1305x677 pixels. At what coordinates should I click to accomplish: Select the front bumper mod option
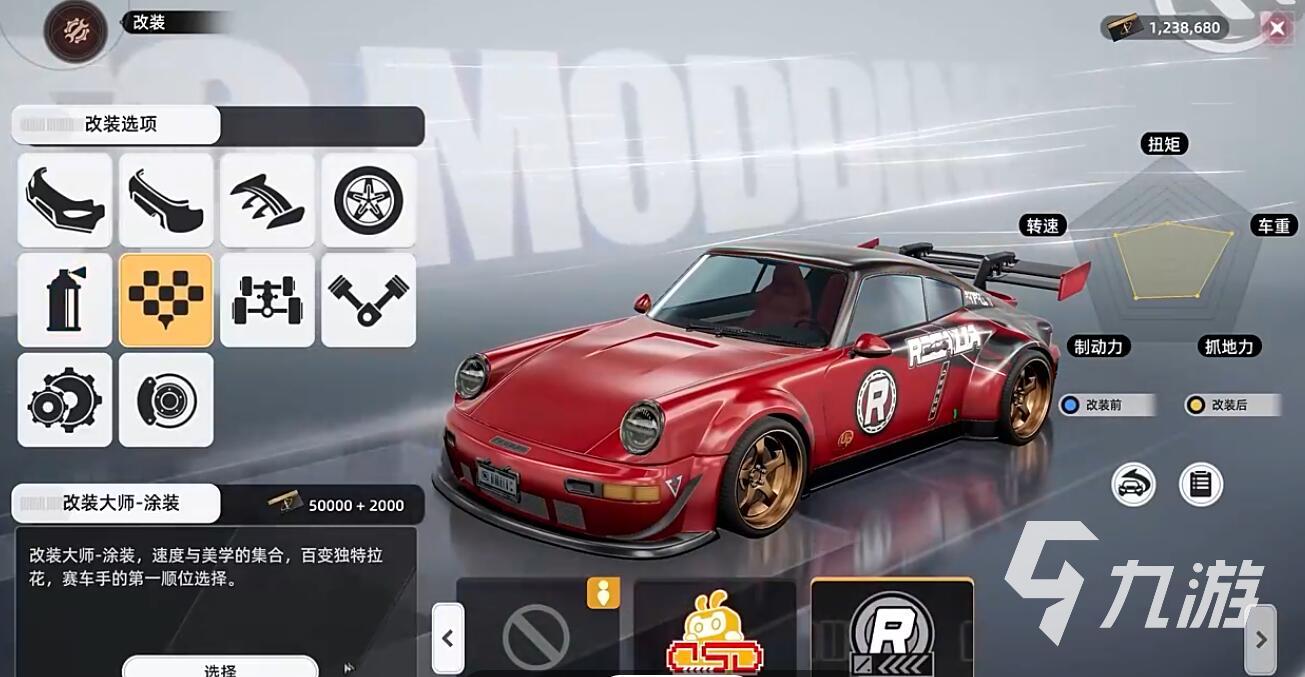point(65,200)
